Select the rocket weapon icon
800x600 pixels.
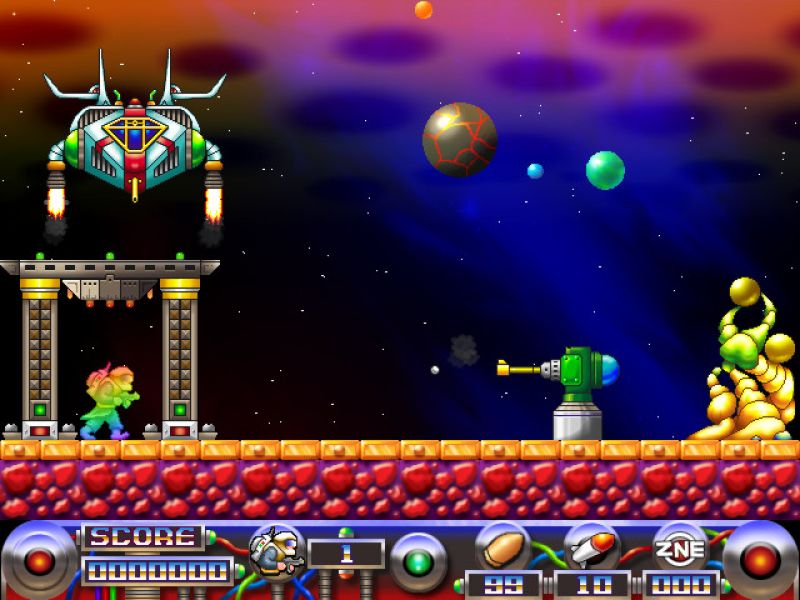point(591,547)
